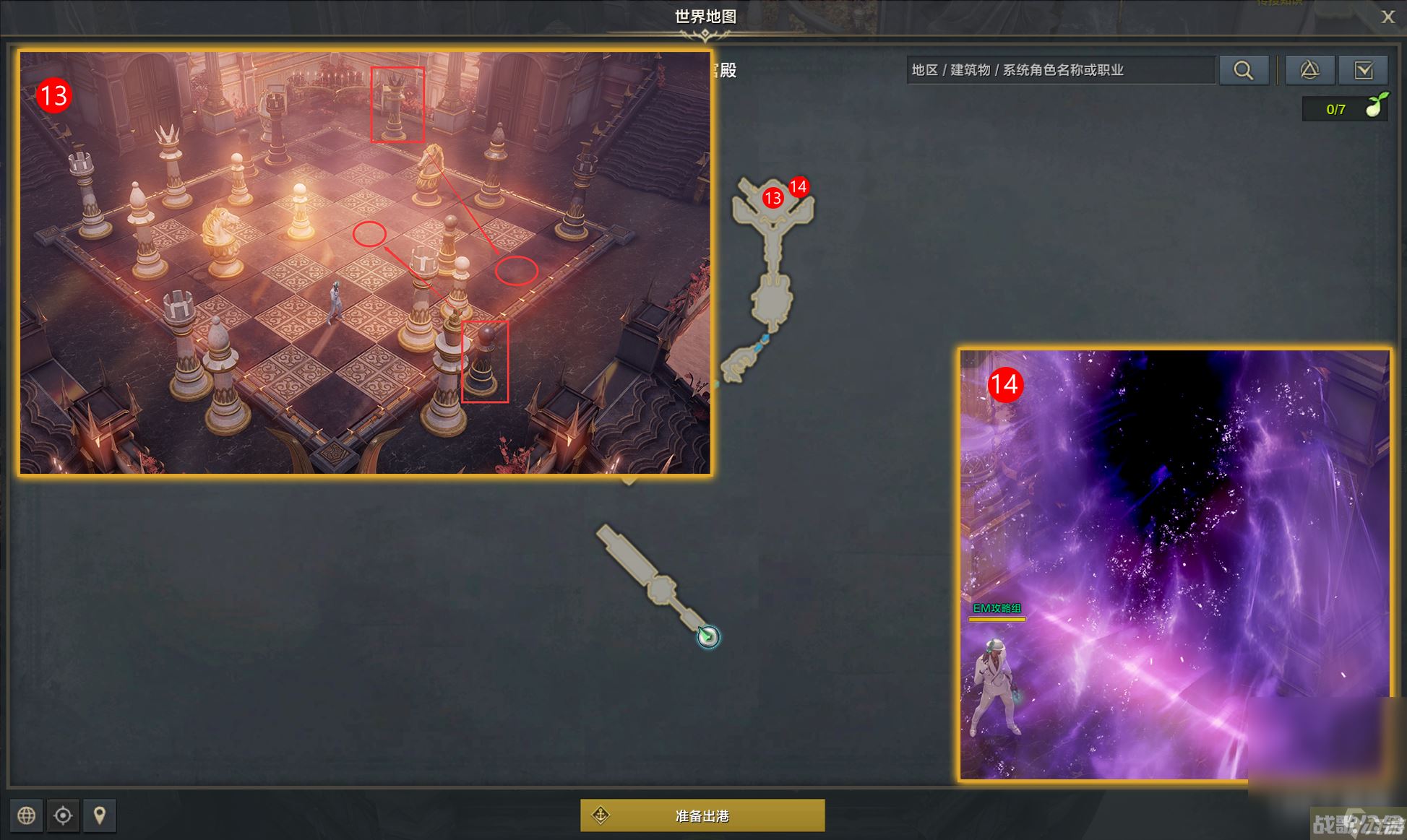Click the map search text field
Image resolution: width=1407 pixels, height=840 pixels.
click(x=1059, y=70)
